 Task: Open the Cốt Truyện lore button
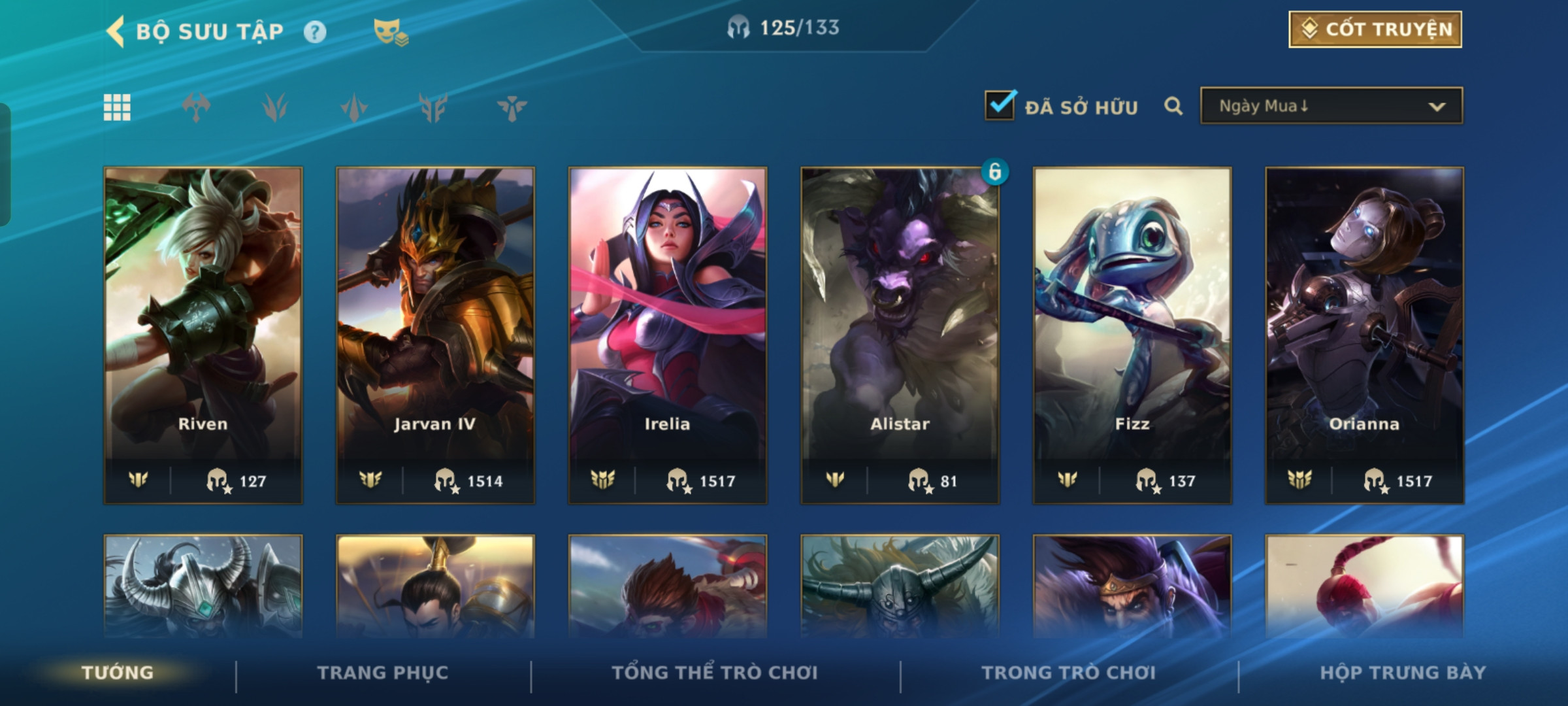click(1375, 29)
